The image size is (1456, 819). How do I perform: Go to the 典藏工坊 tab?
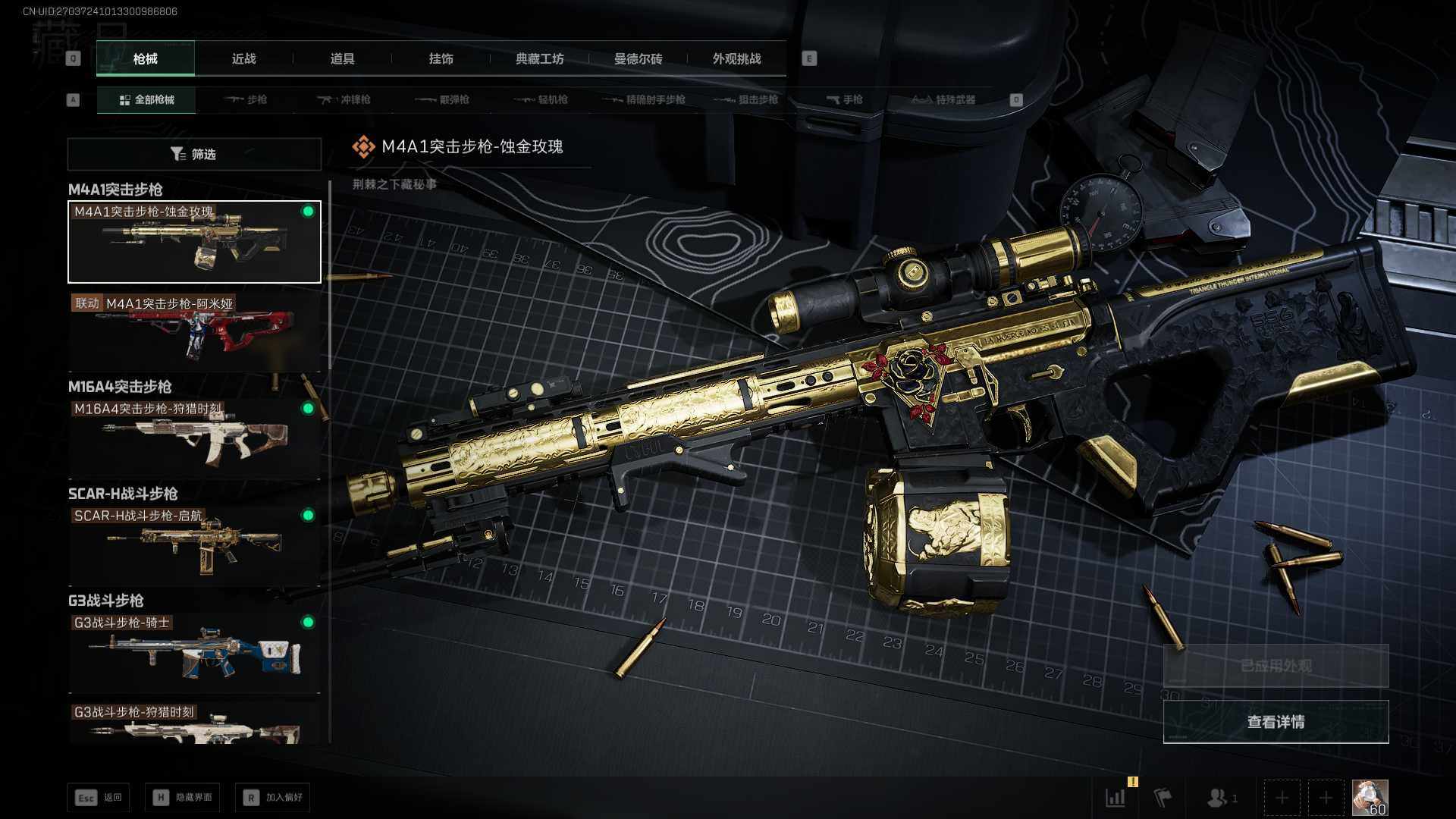click(539, 58)
